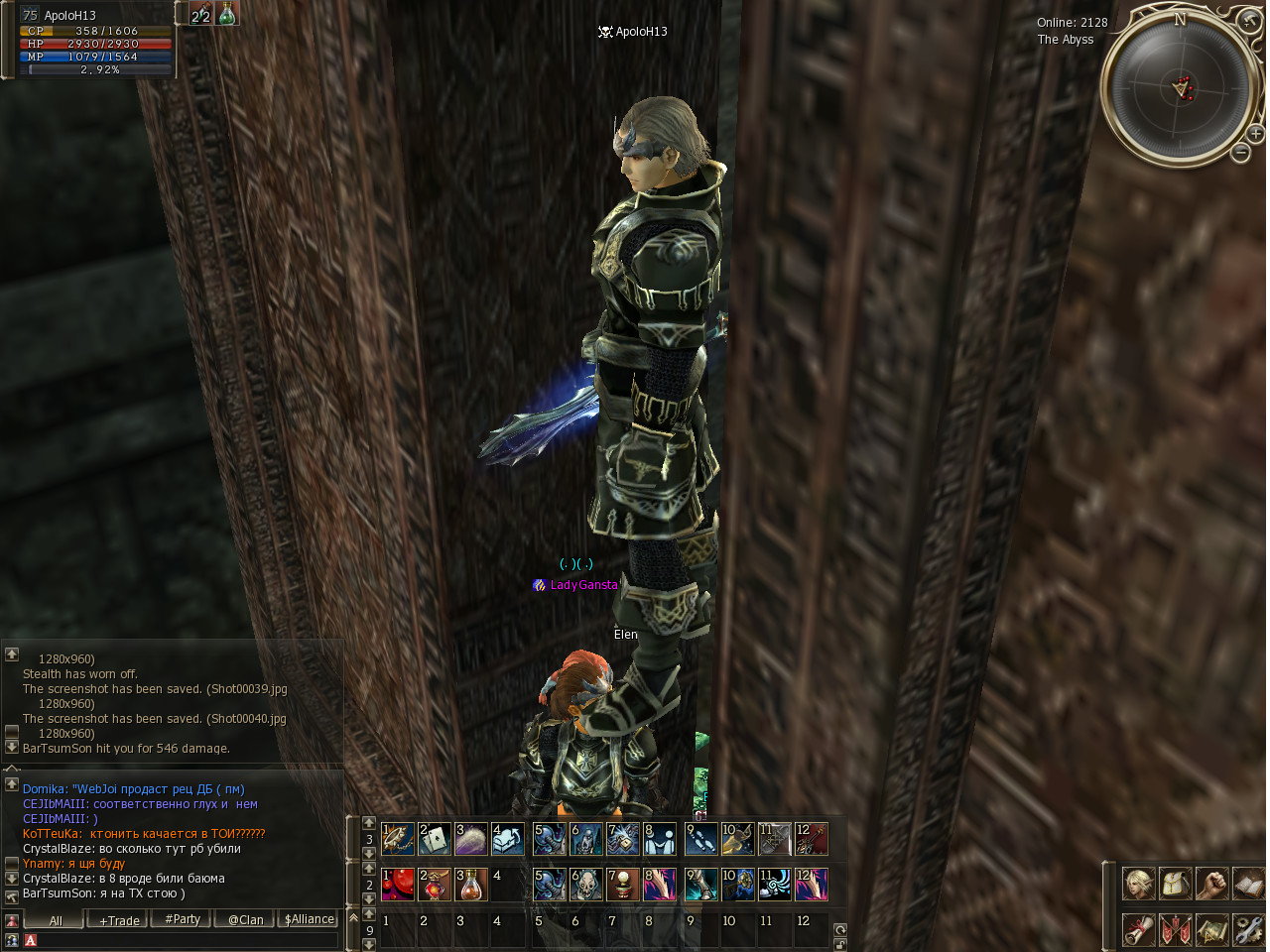This screenshot has height=952, width=1270.
Task: Open the #Party chat tab
Action: click(x=183, y=919)
